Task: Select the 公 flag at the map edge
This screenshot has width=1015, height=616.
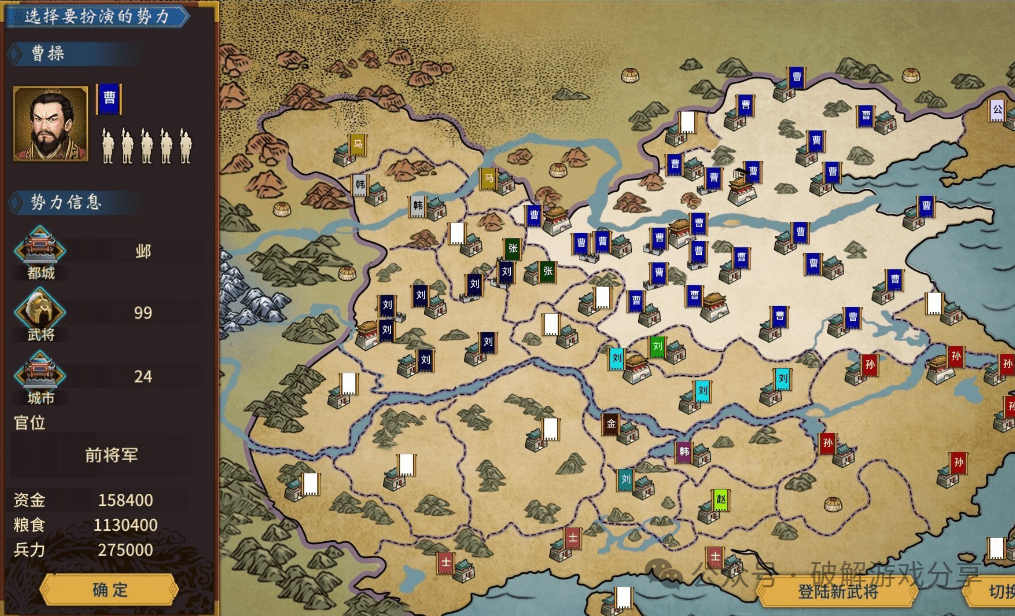Action: pyautogui.click(x=997, y=109)
